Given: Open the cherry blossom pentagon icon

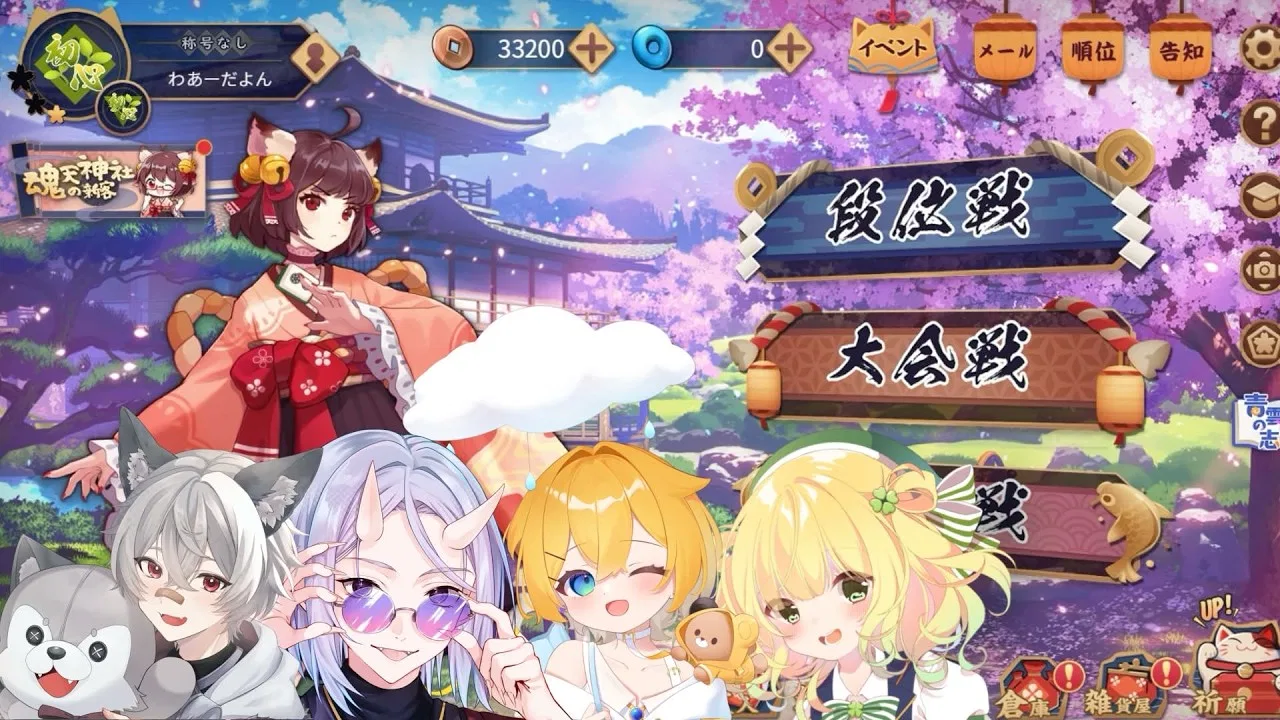Looking at the screenshot, I should (1262, 343).
